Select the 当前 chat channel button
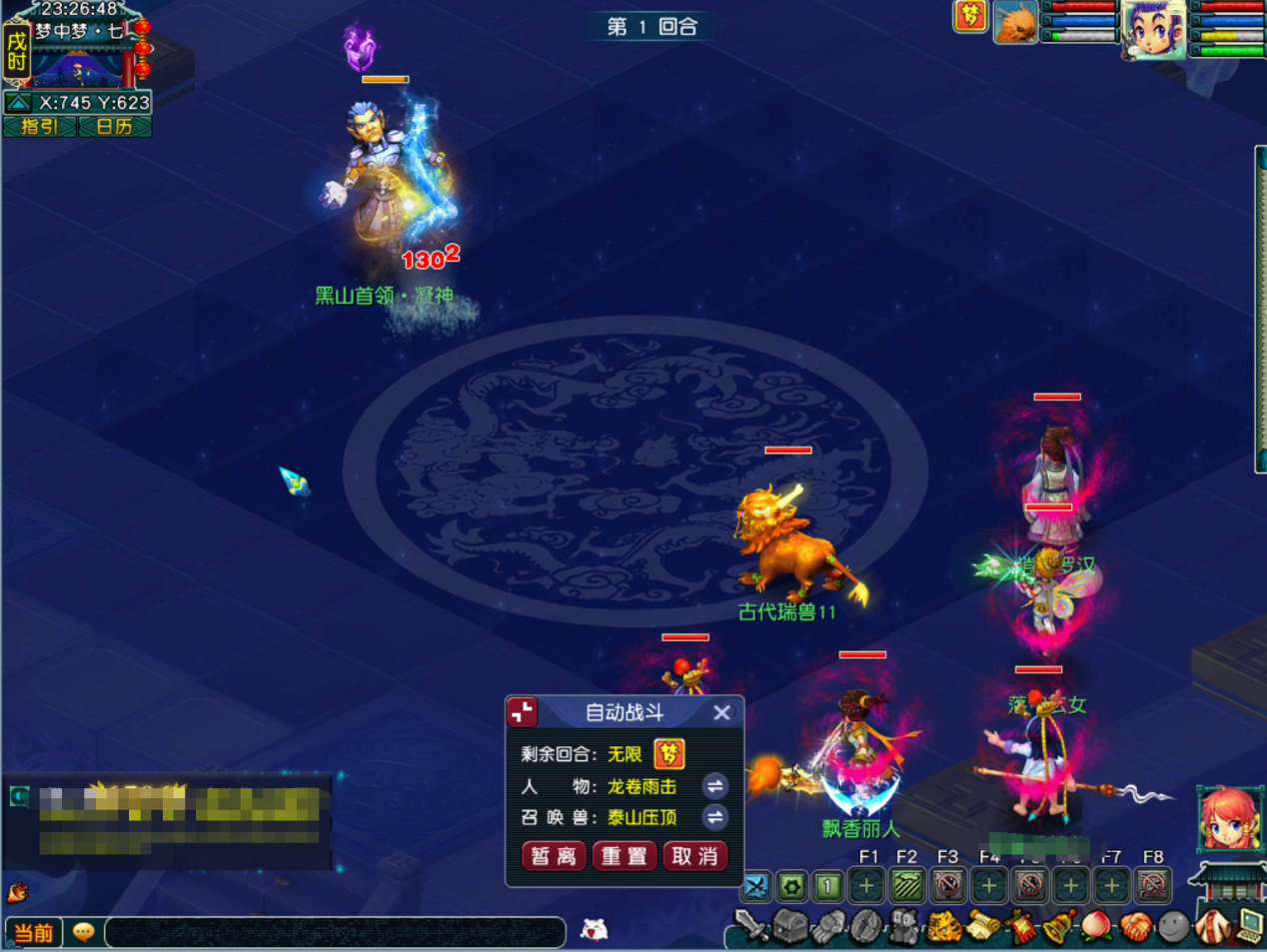Viewport: 1267px width, 952px height. coord(33,933)
